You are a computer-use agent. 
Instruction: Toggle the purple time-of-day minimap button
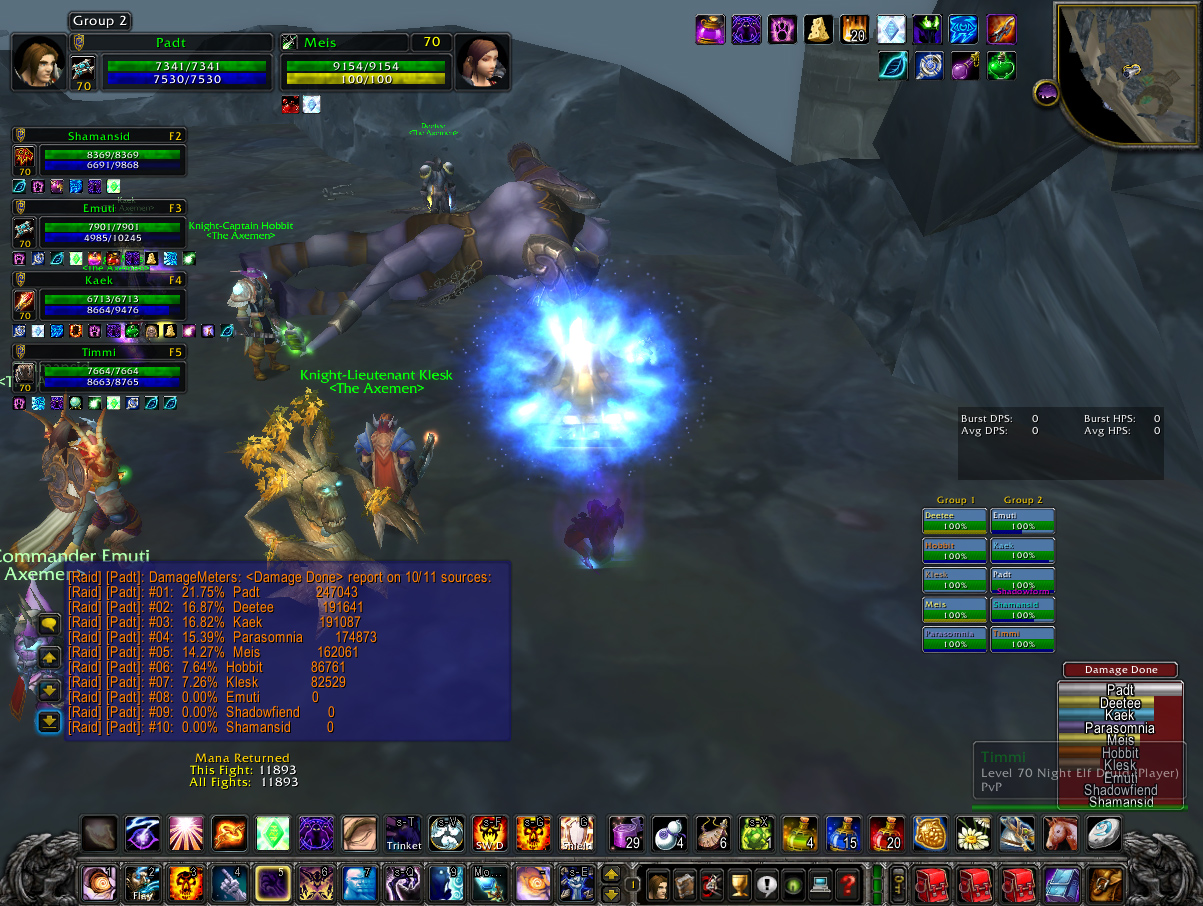(x=1046, y=93)
